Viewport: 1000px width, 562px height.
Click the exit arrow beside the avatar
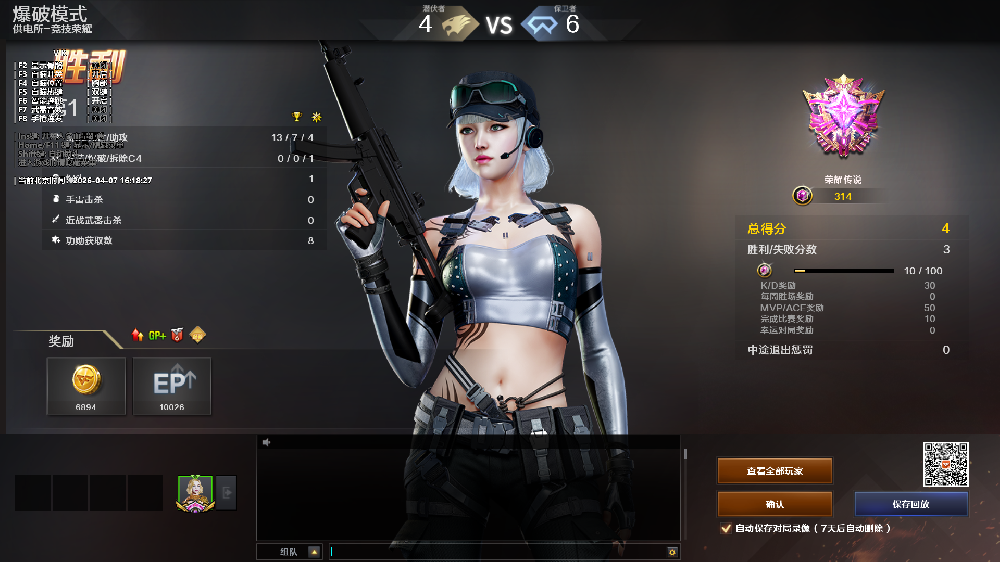[227, 492]
